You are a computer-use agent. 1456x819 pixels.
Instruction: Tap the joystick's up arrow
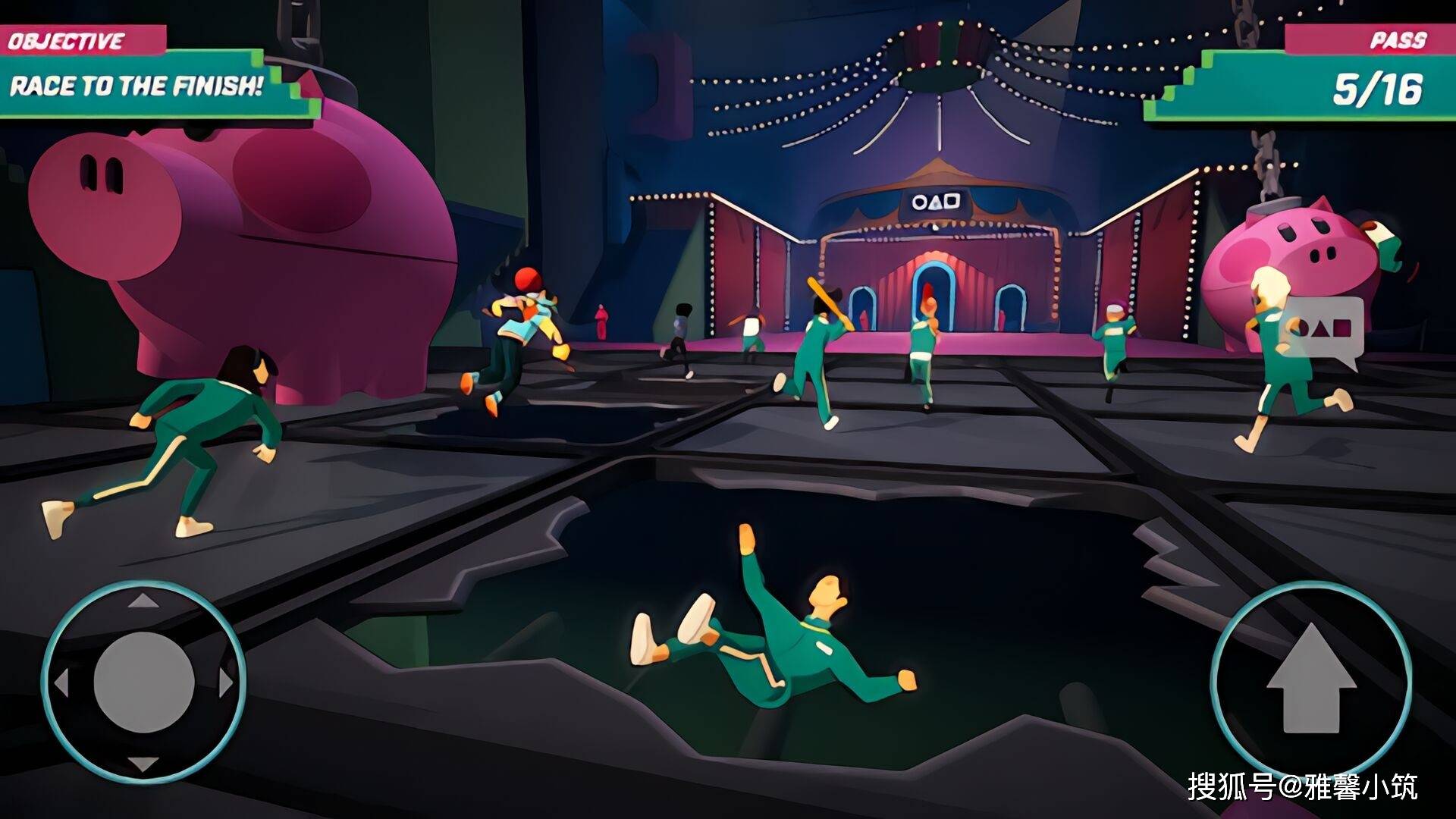click(143, 601)
